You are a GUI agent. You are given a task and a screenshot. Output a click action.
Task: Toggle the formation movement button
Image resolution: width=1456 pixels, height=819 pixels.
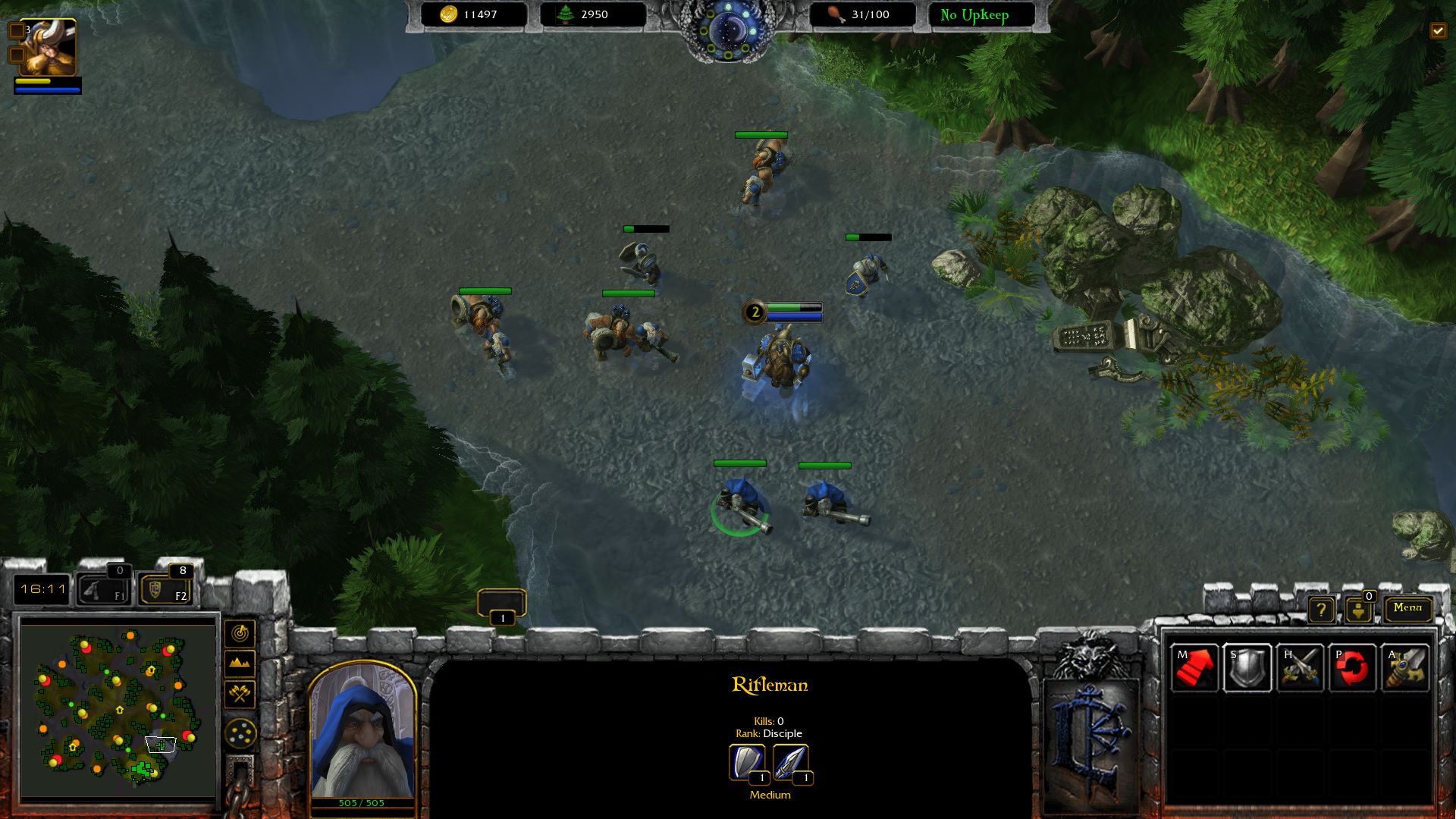pos(240,733)
